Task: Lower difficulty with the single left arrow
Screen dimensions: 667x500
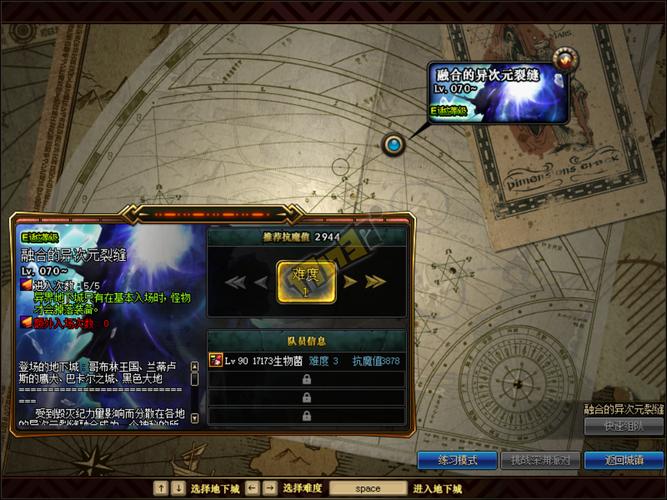Action: (x=261, y=282)
